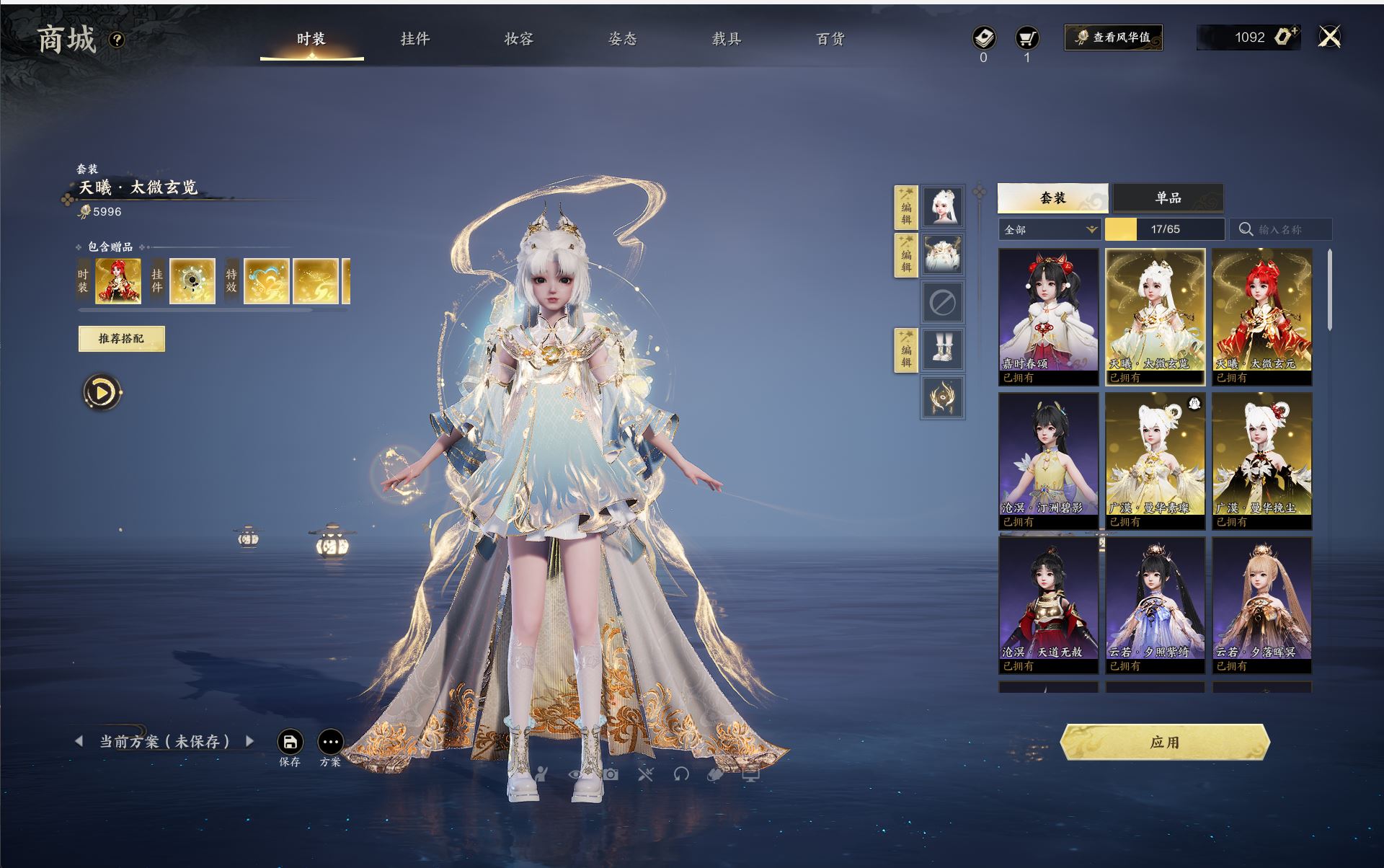Select the 沧溟·天道无敌 outfit
This screenshot has width=1384, height=868.
click(1048, 604)
